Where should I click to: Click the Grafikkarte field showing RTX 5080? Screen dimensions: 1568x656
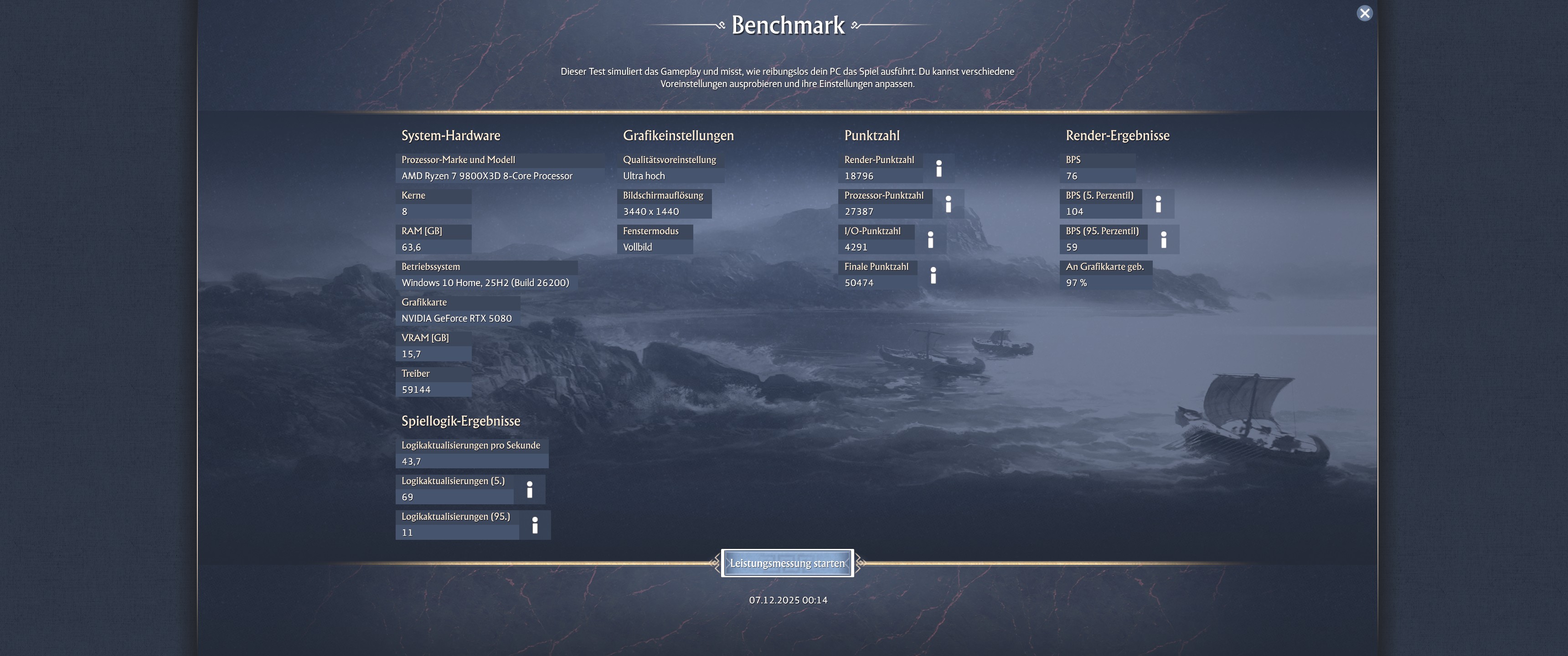click(x=457, y=318)
